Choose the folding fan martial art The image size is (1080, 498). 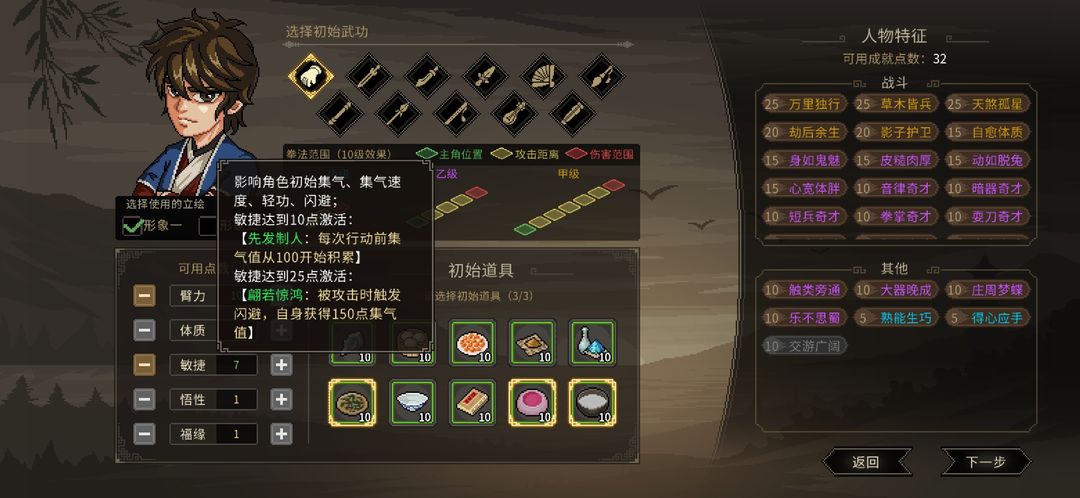(x=541, y=74)
